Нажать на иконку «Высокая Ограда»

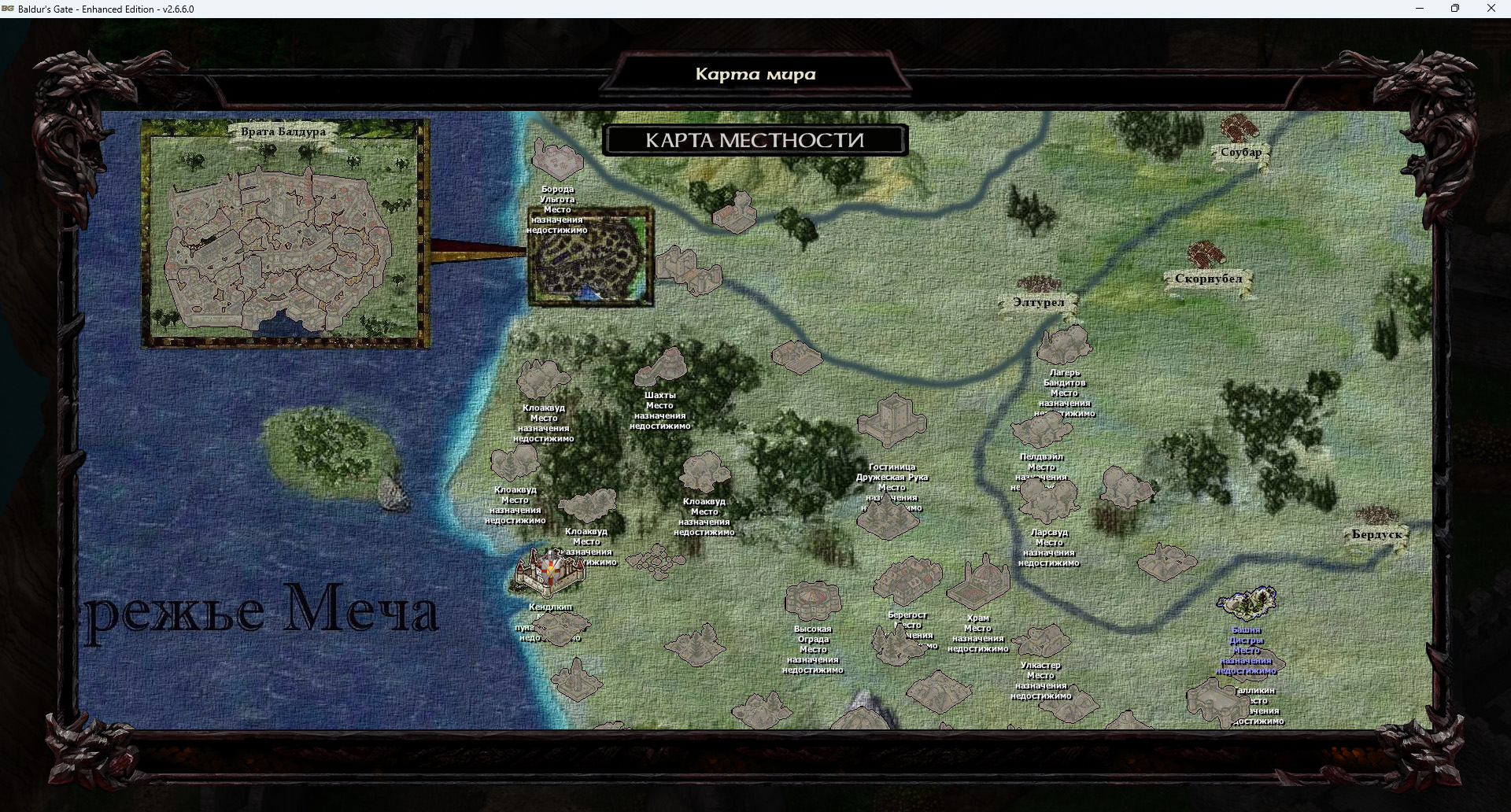point(812,600)
